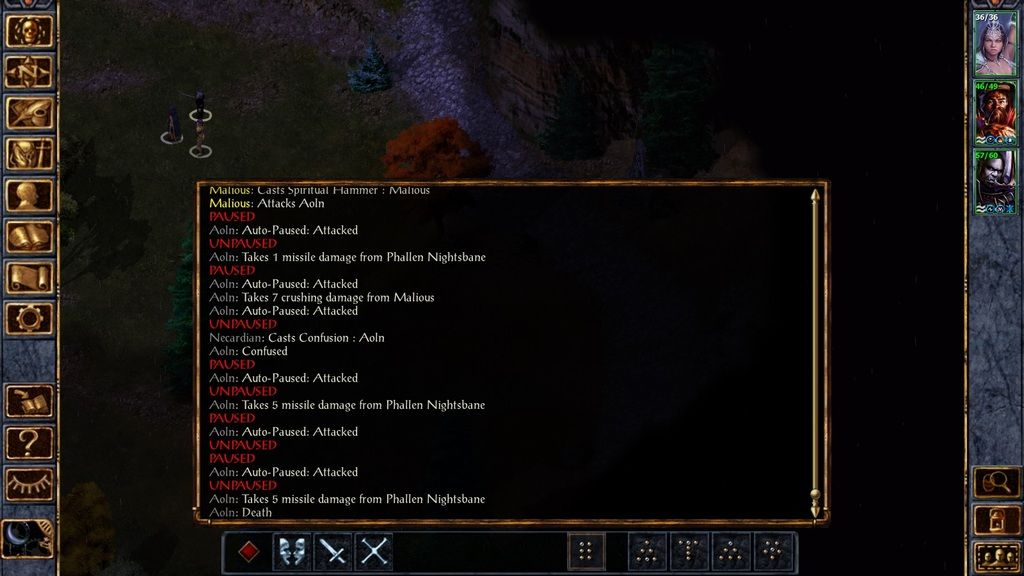Choose the single sword attack action
The image size is (1024, 576).
coord(333,552)
